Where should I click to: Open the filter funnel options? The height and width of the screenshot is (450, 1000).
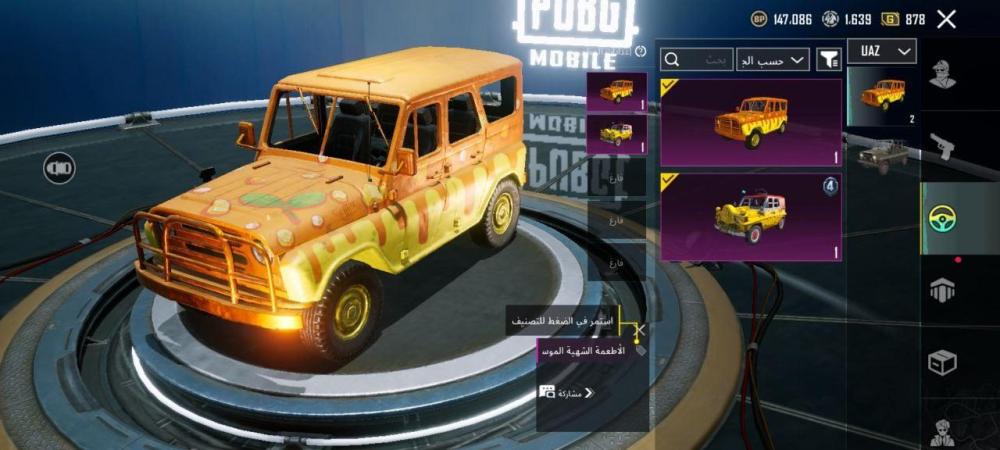click(829, 60)
